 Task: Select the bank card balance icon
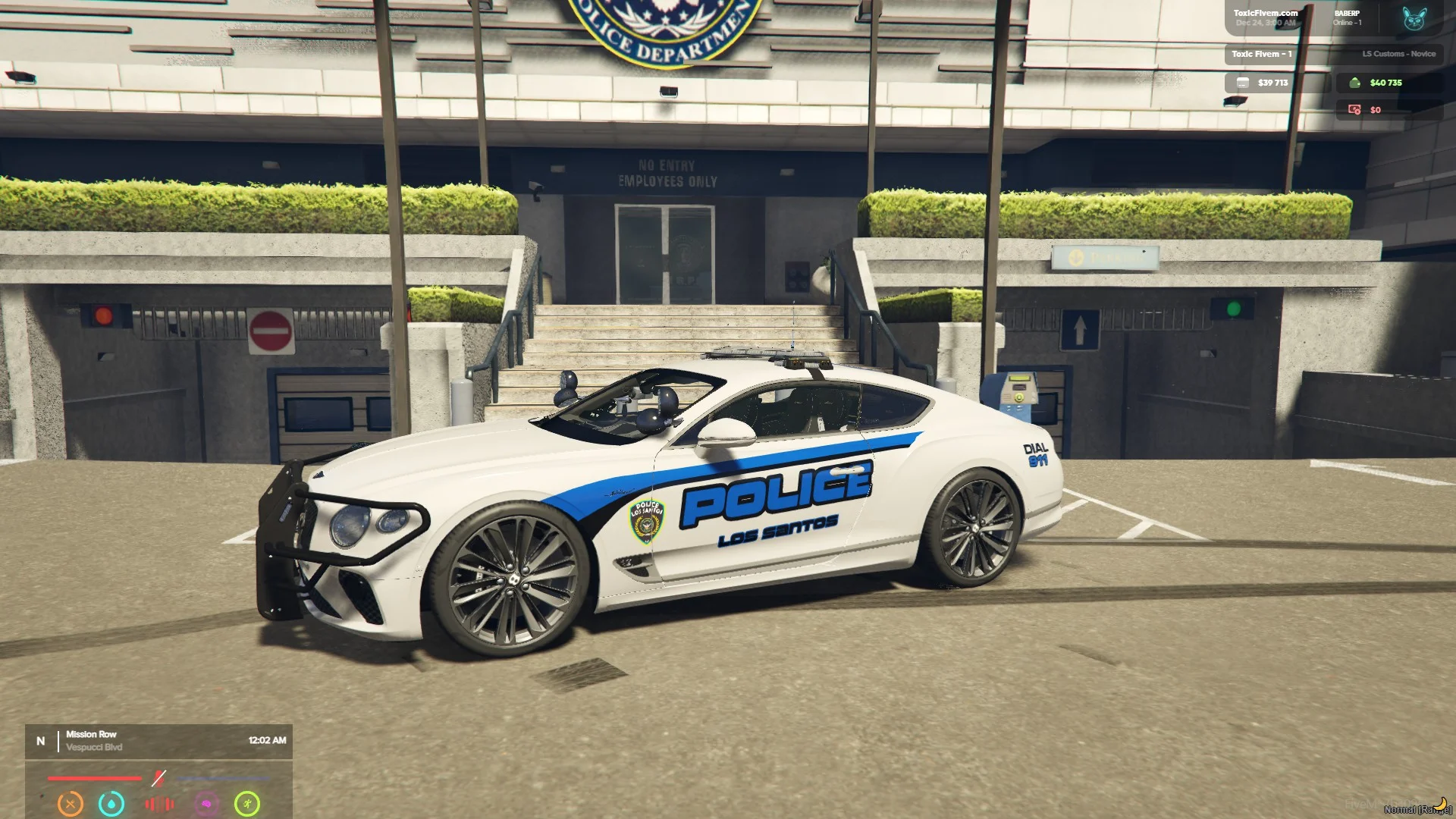pyautogui.click(x=1243, y=83)
